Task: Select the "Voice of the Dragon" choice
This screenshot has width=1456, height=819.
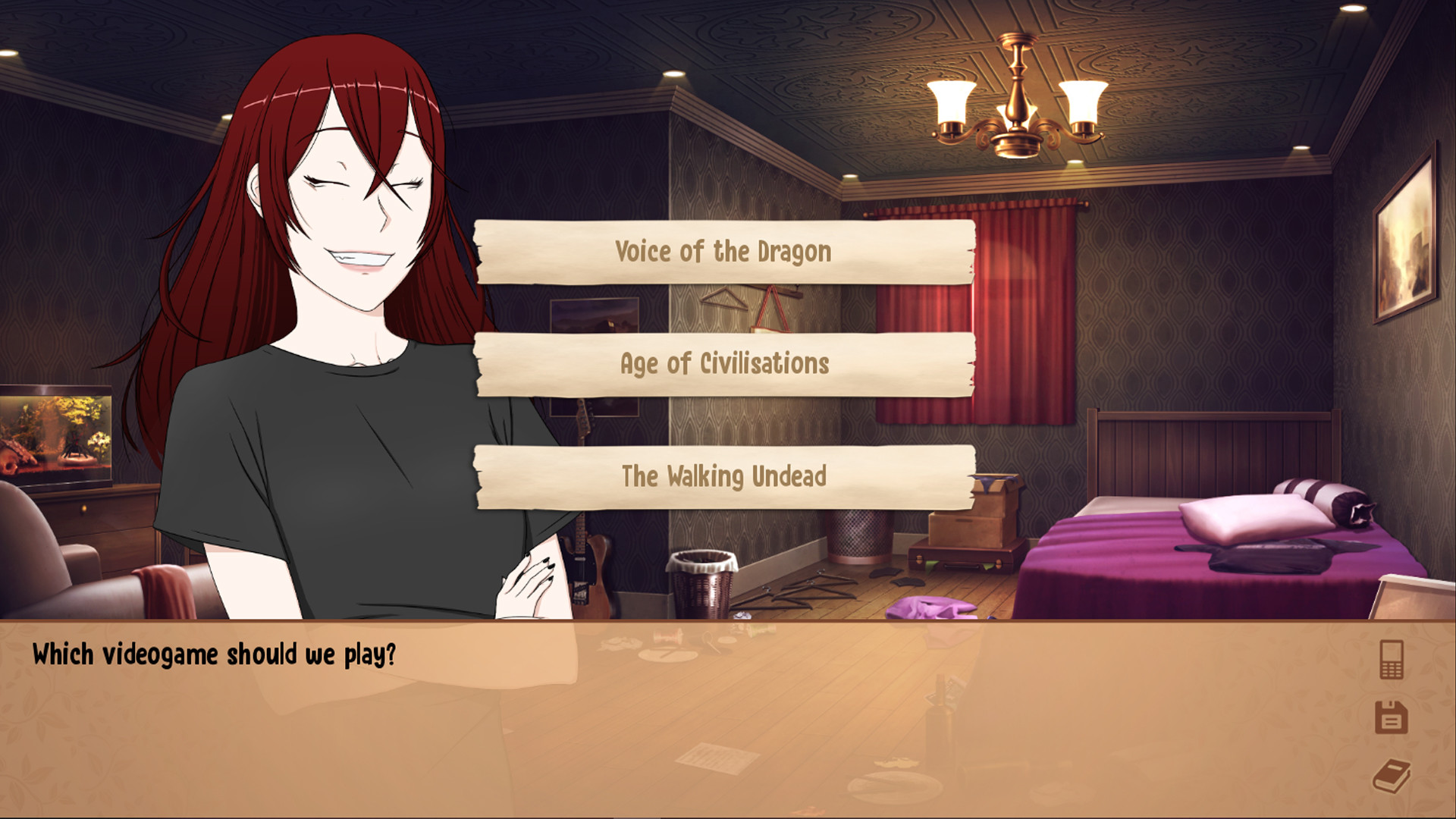Action: (723, 251)
